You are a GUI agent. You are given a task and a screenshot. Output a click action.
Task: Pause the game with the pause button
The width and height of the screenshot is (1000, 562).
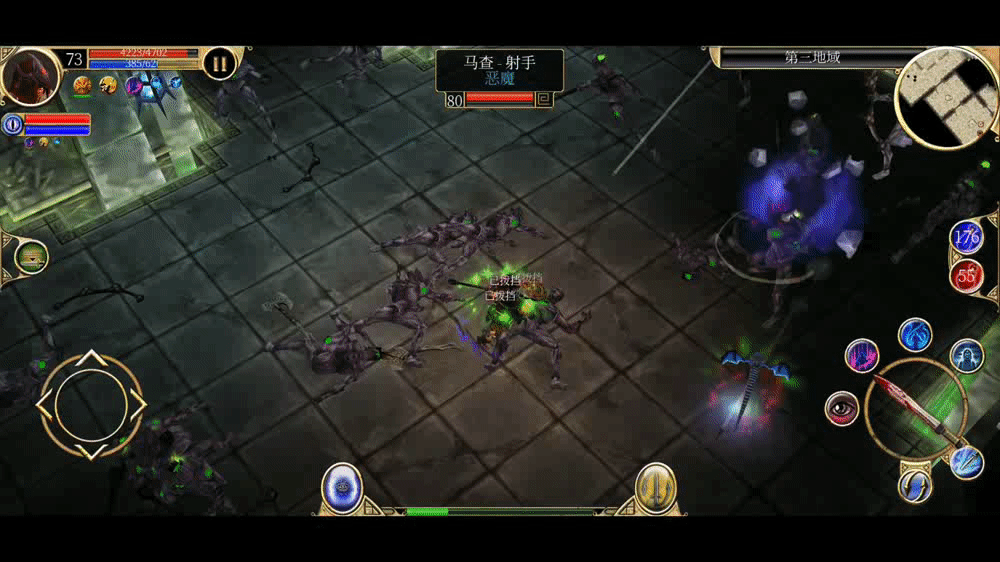tap(219, 64)
